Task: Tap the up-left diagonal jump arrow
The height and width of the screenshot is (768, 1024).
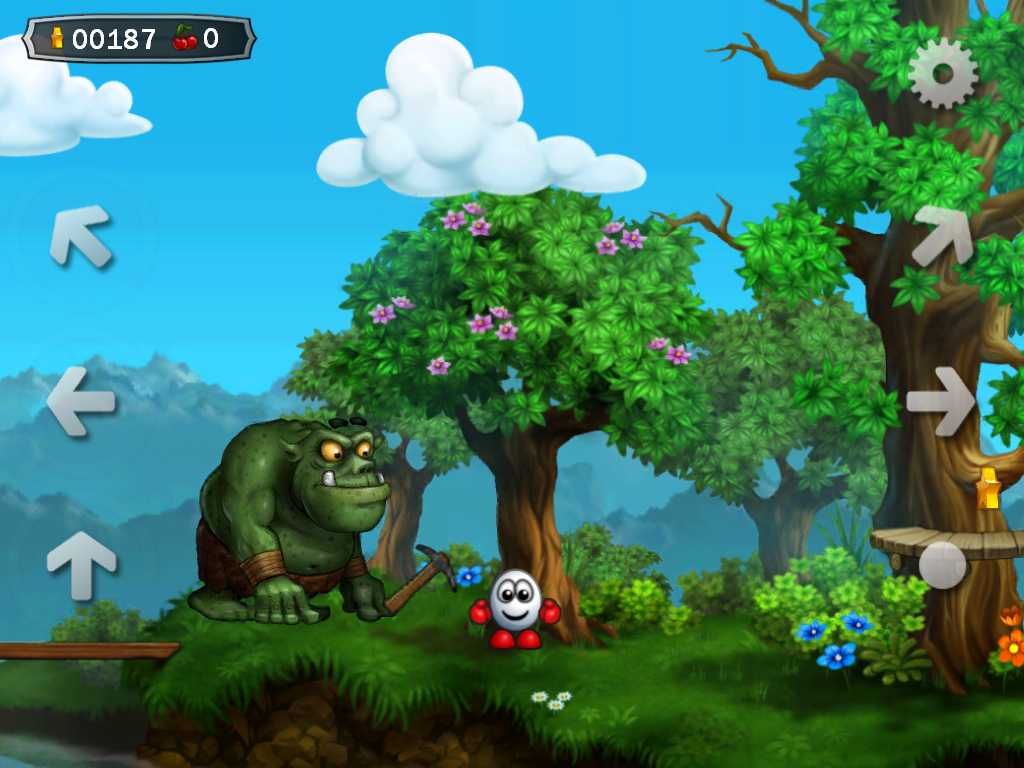Action: [x=80, y=236]
